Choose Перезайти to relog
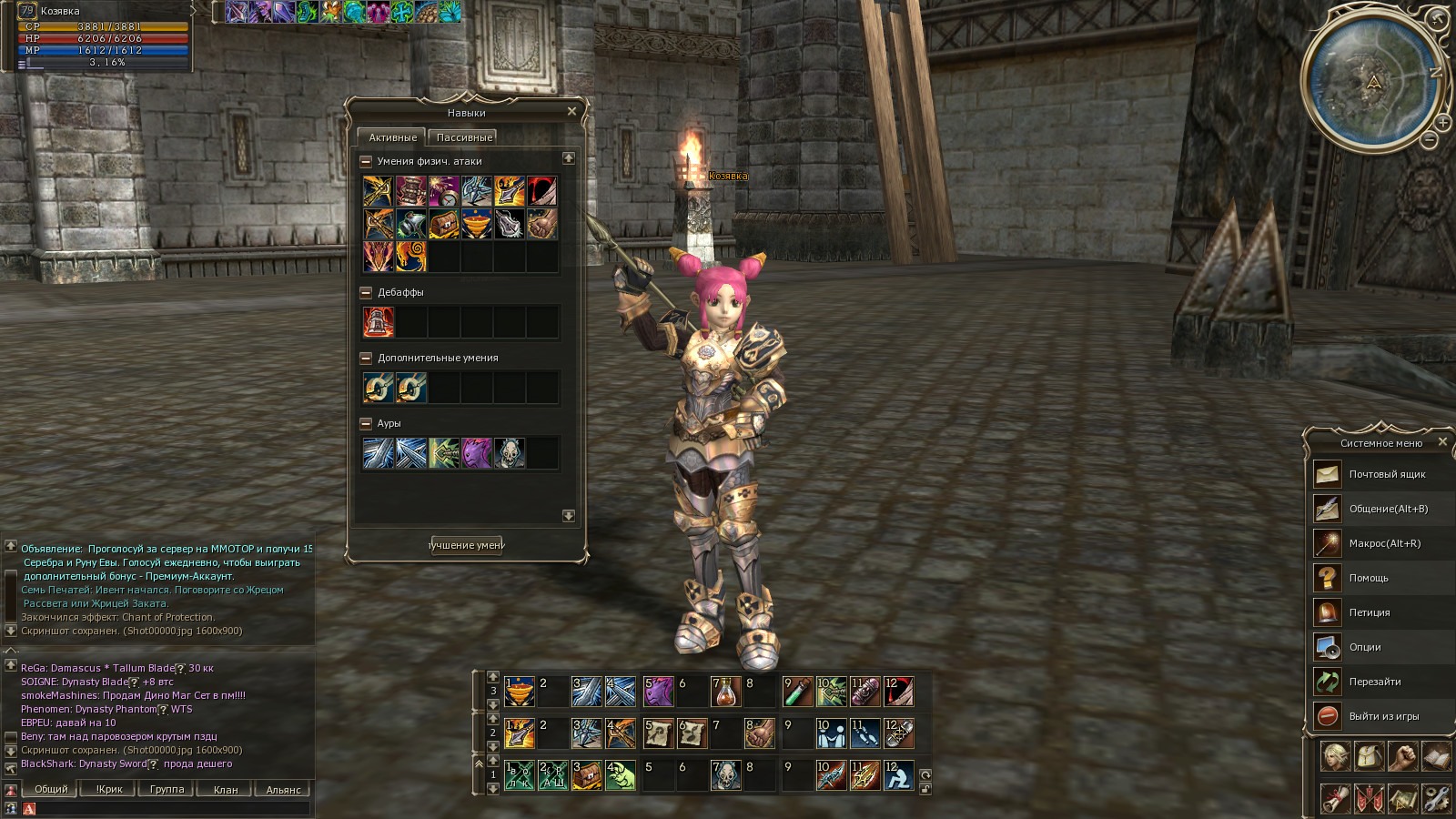The width and height of the screenshot is (1456, 819). (1374, 682)
